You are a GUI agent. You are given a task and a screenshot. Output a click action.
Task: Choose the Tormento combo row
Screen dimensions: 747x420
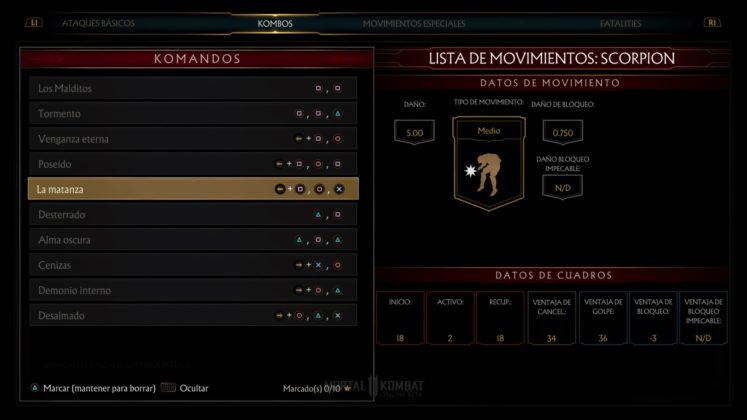pyautogui.click(x=193, y=113)
